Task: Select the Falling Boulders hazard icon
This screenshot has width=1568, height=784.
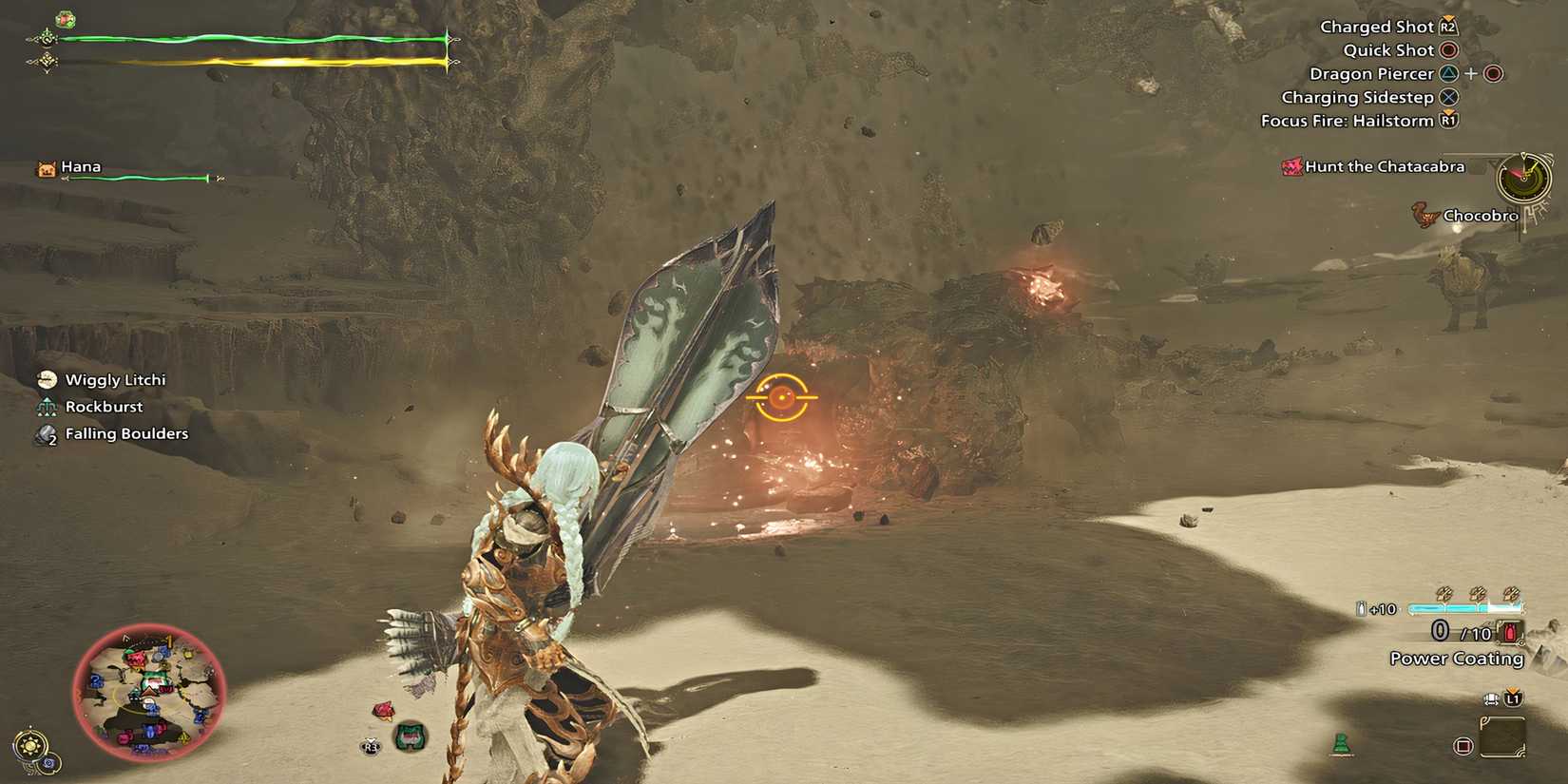Action: [x=46, y=433]
